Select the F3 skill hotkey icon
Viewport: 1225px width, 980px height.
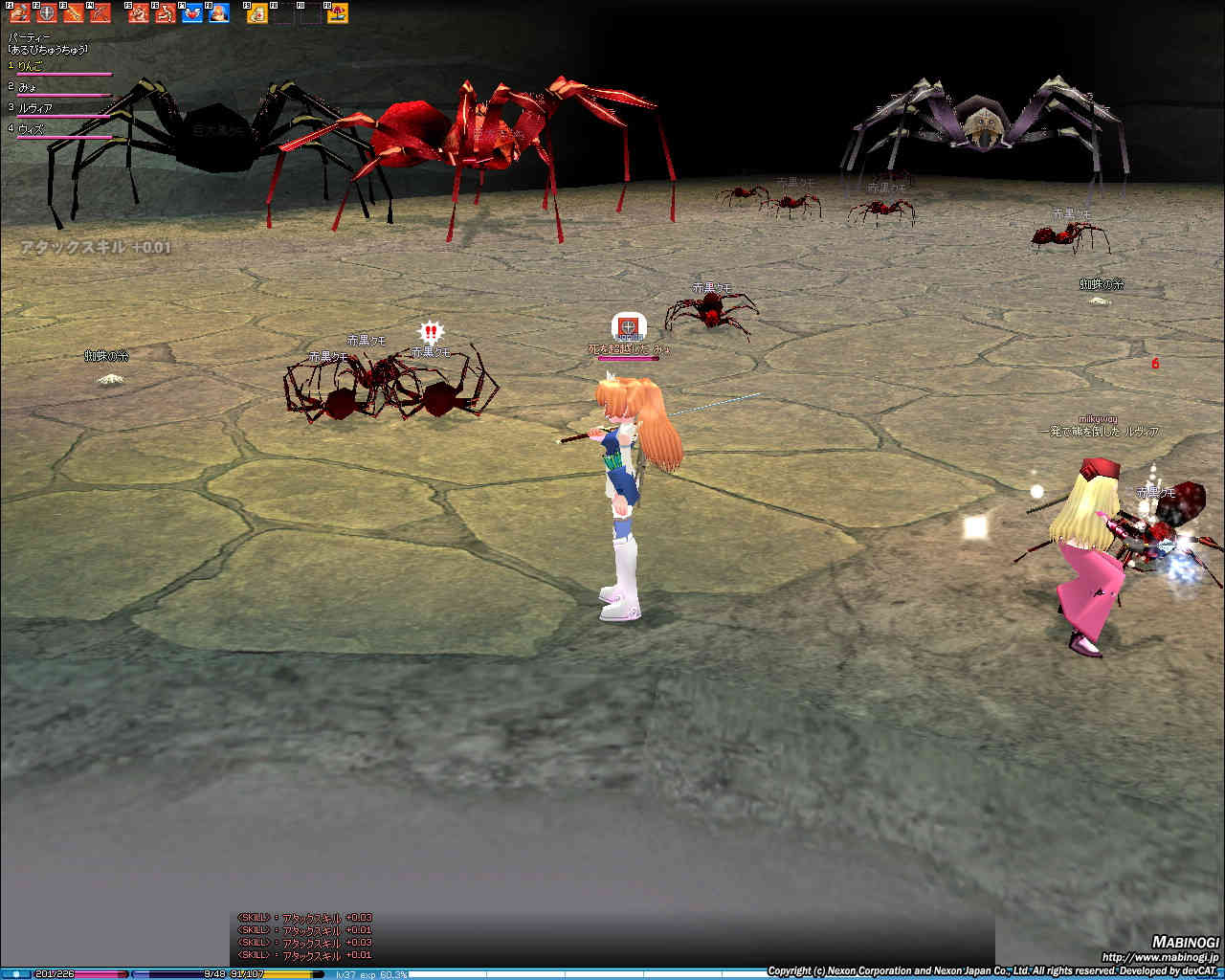(x=74, y=13)
